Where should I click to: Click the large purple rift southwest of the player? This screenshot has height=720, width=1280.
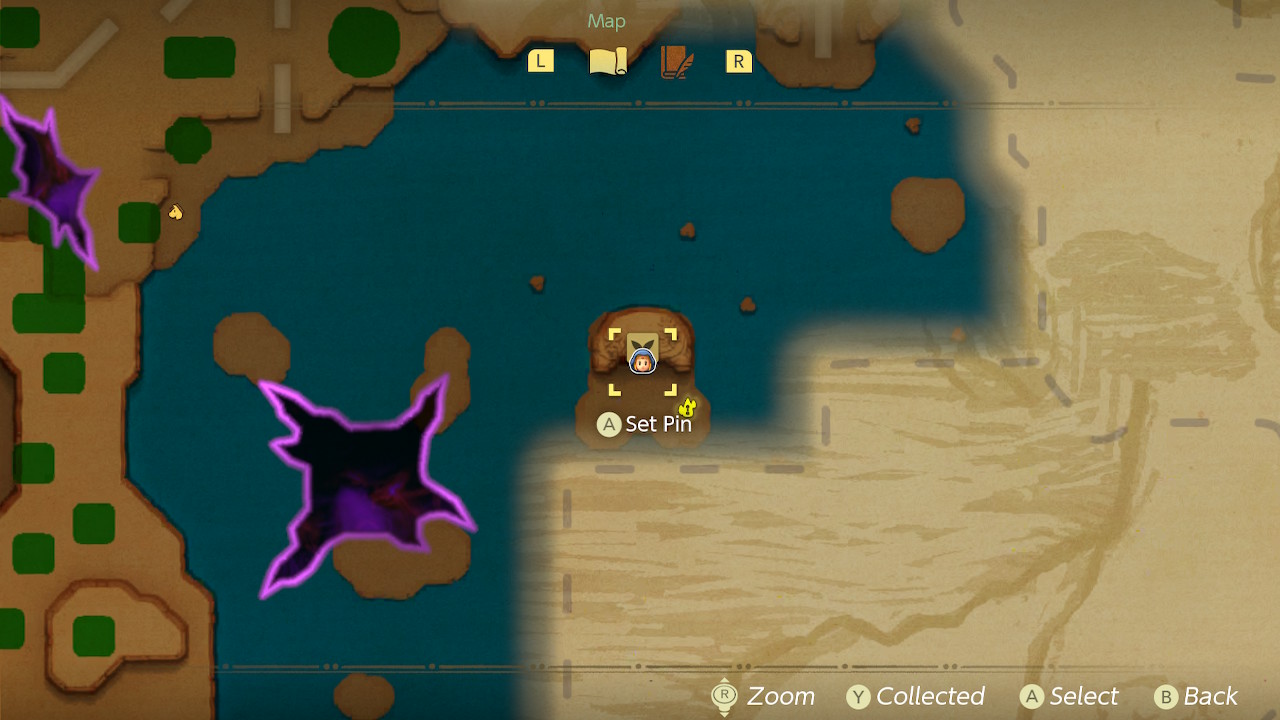[x=370, y=480]
